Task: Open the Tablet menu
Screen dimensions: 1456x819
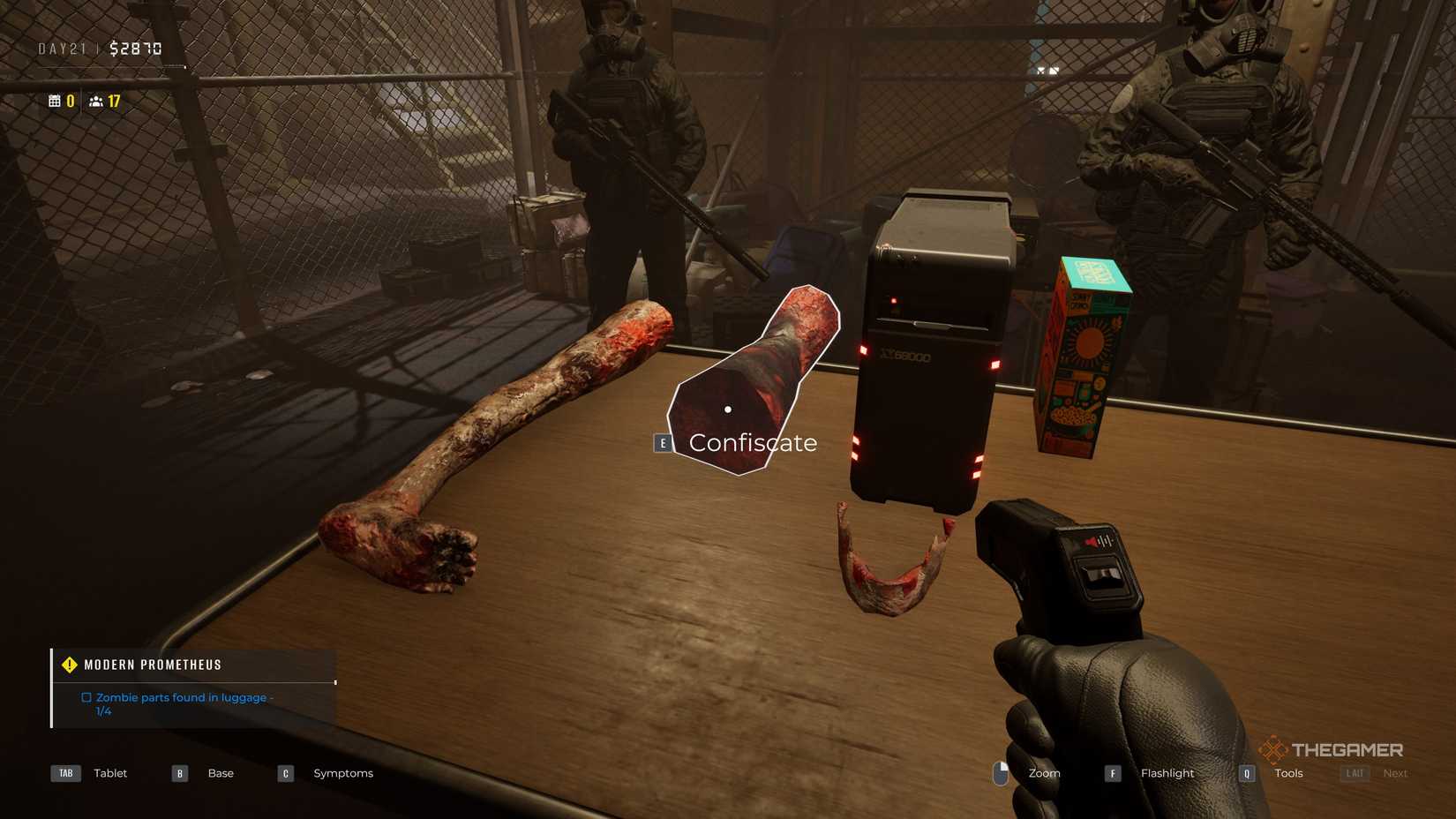Action: 109,772
